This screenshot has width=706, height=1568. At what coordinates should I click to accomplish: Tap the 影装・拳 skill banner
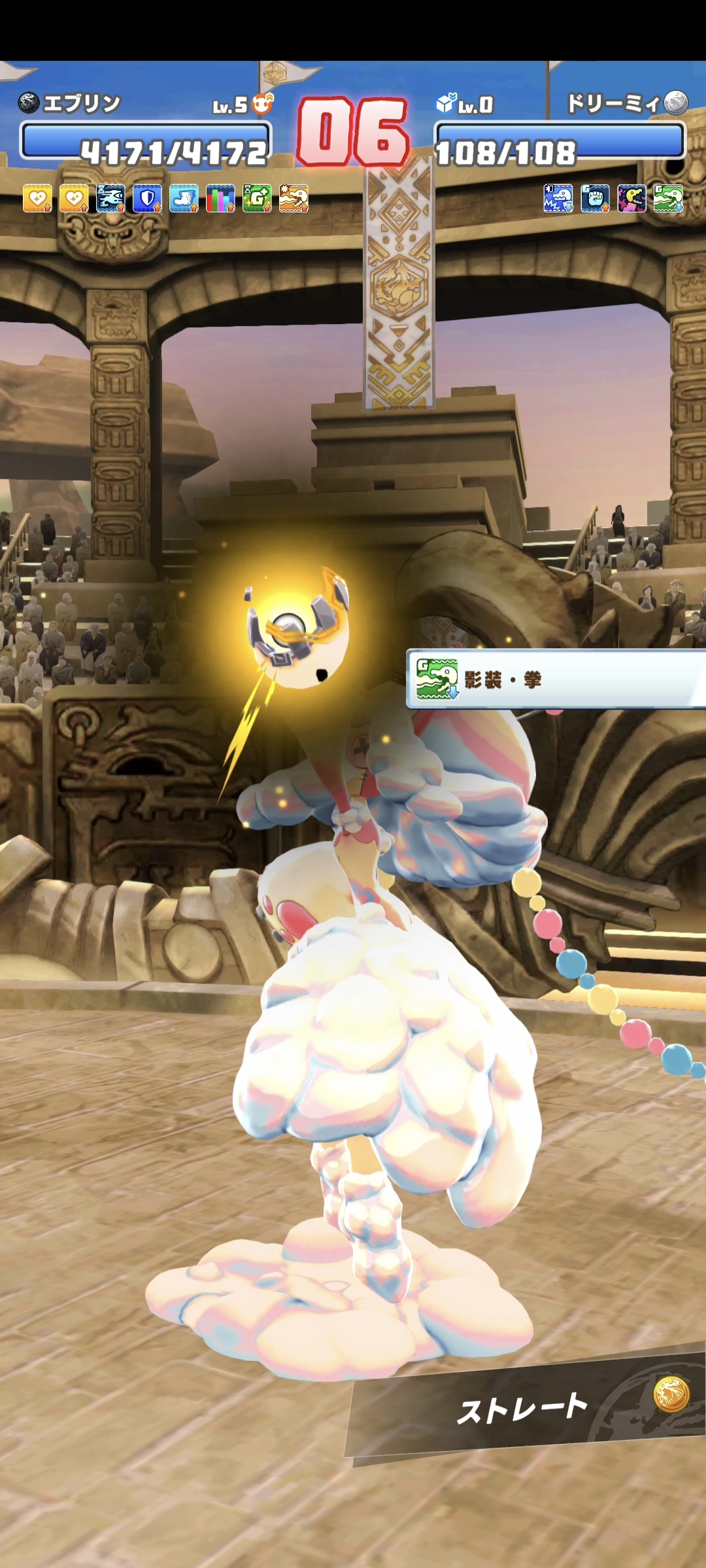556,679
